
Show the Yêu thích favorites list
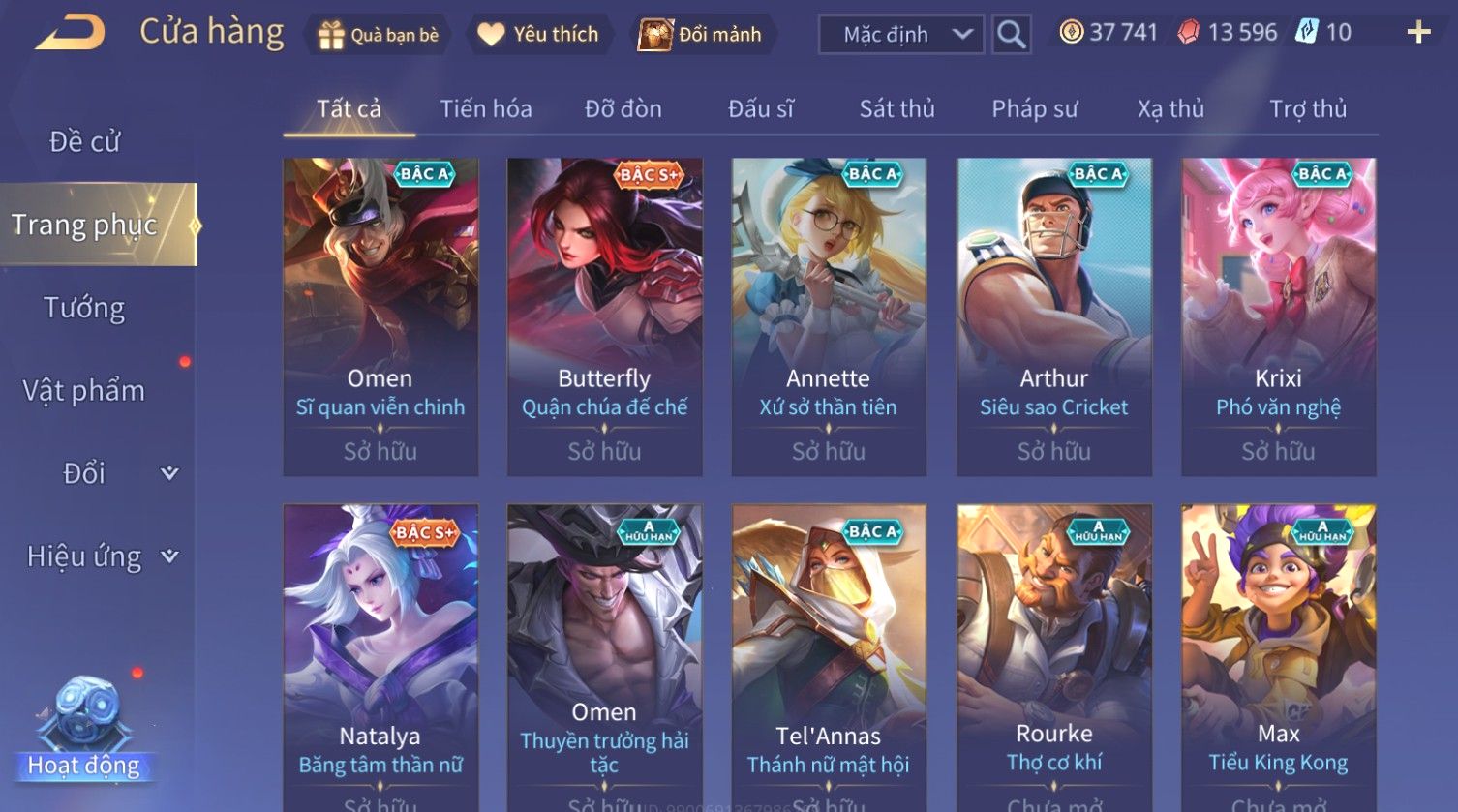539,35
